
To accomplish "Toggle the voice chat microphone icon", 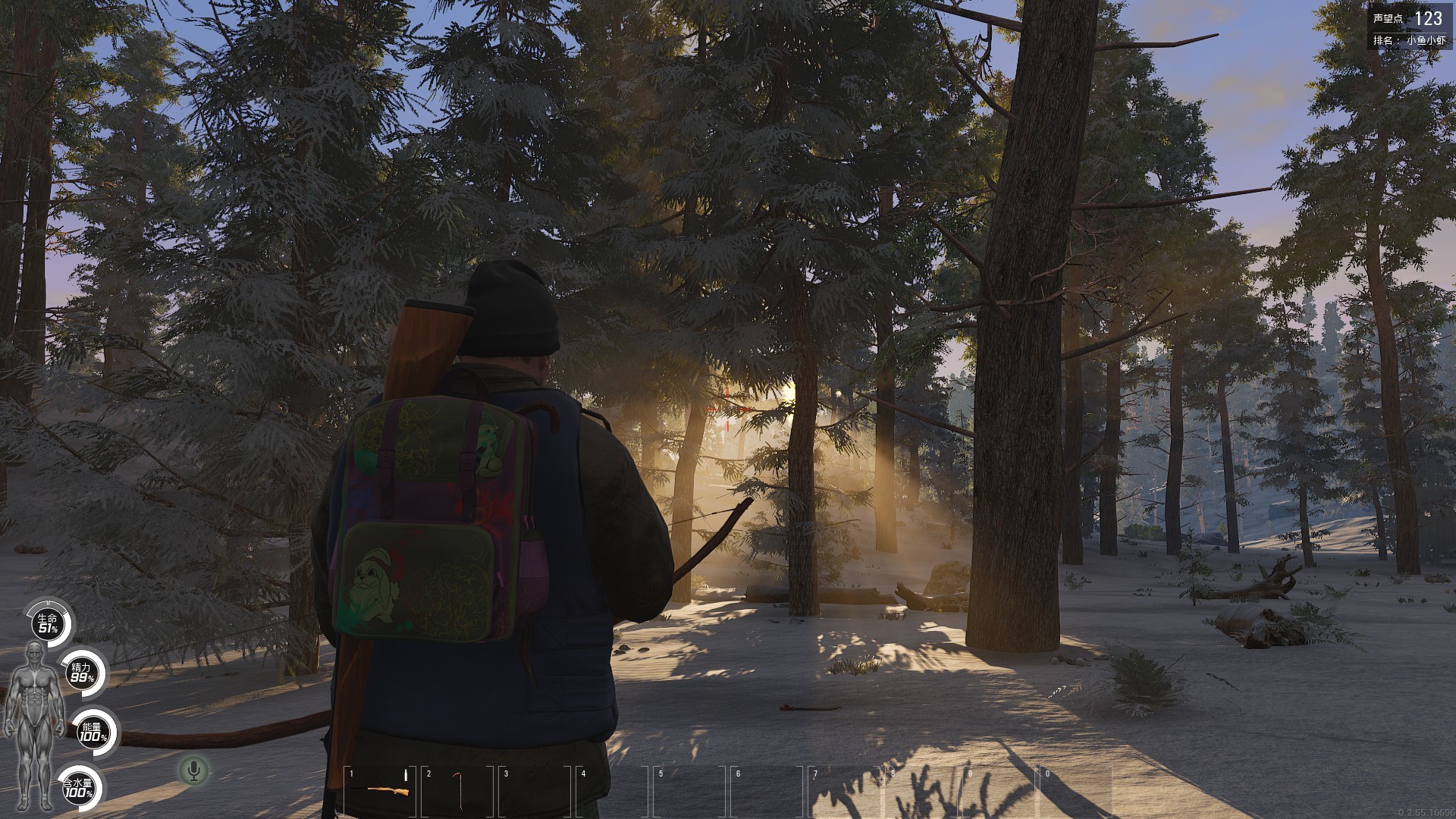I will [194, 771].
